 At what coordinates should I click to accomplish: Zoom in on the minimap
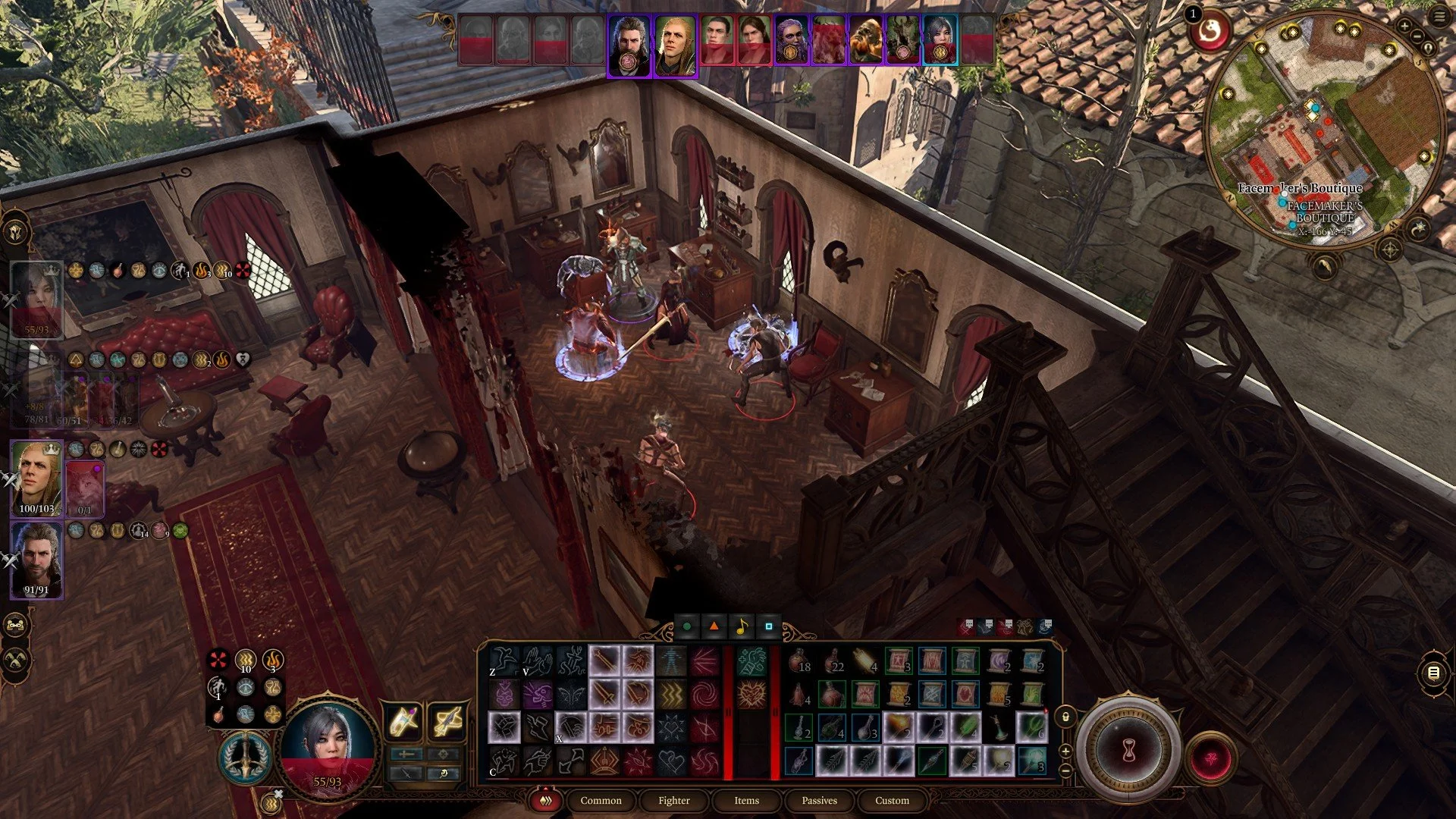coord(1404,27)
